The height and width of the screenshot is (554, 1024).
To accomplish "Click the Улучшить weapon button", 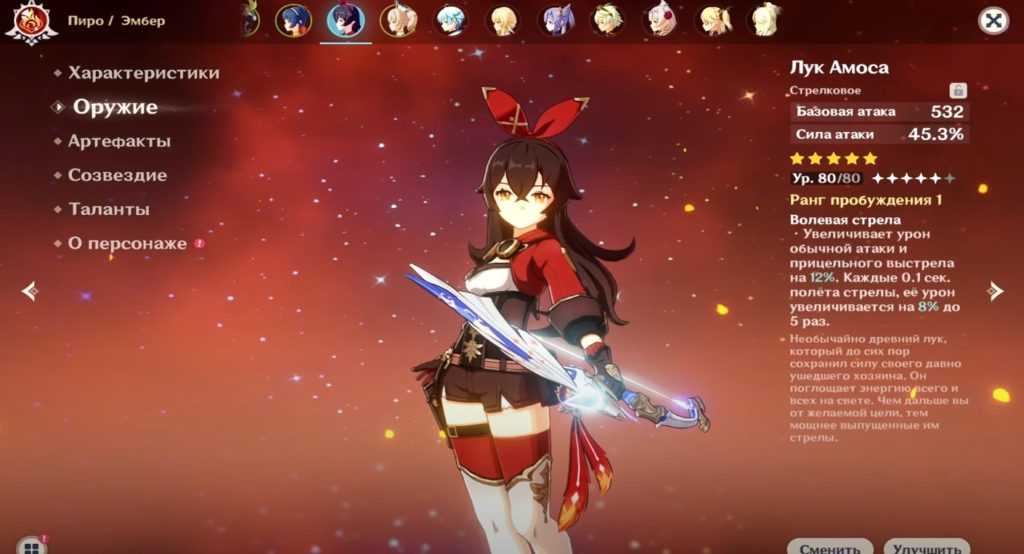I will tap(926, 547).
